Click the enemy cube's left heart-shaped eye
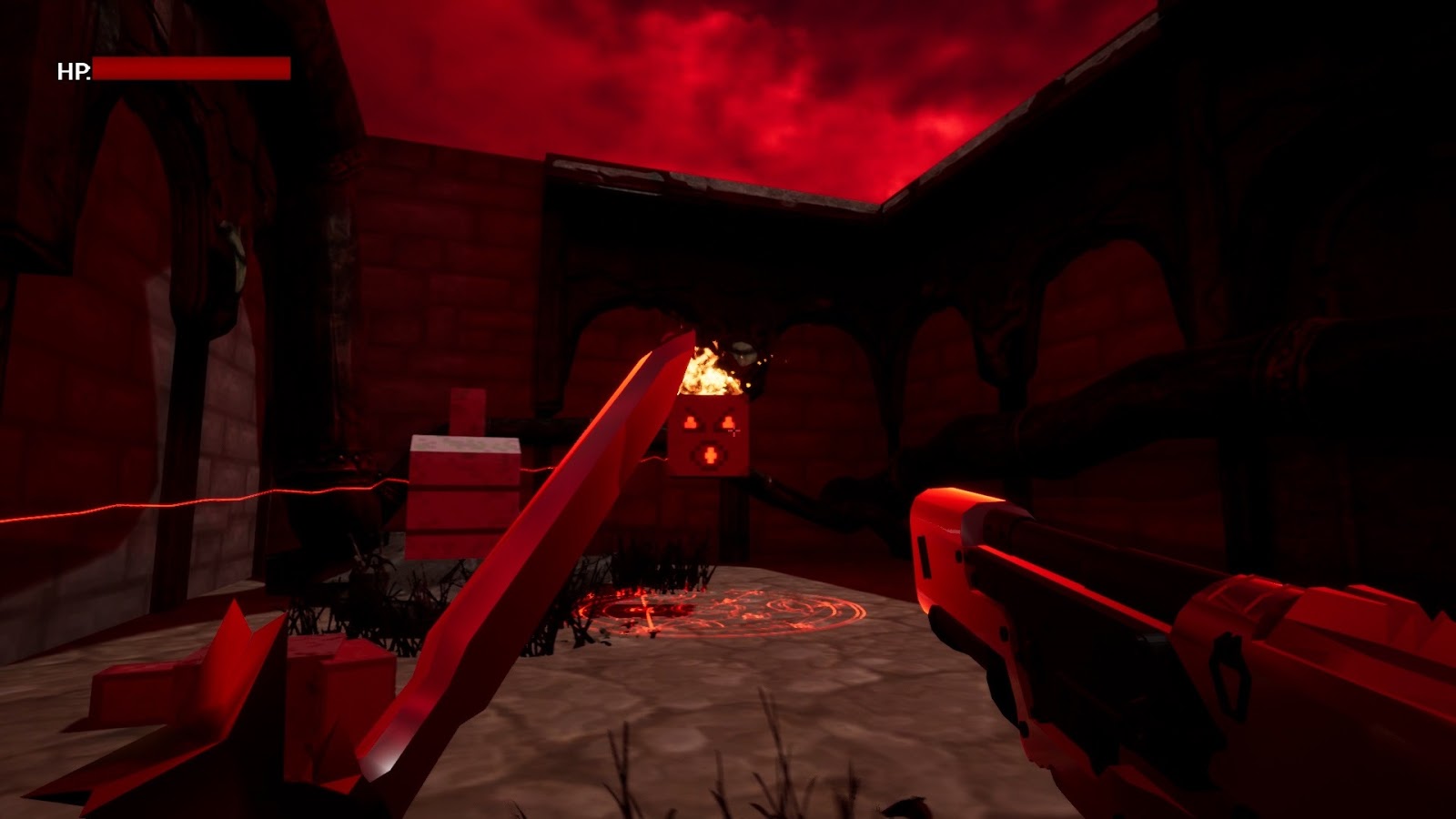The height and width of the screenshot is (819, 1456). point(690,421)
